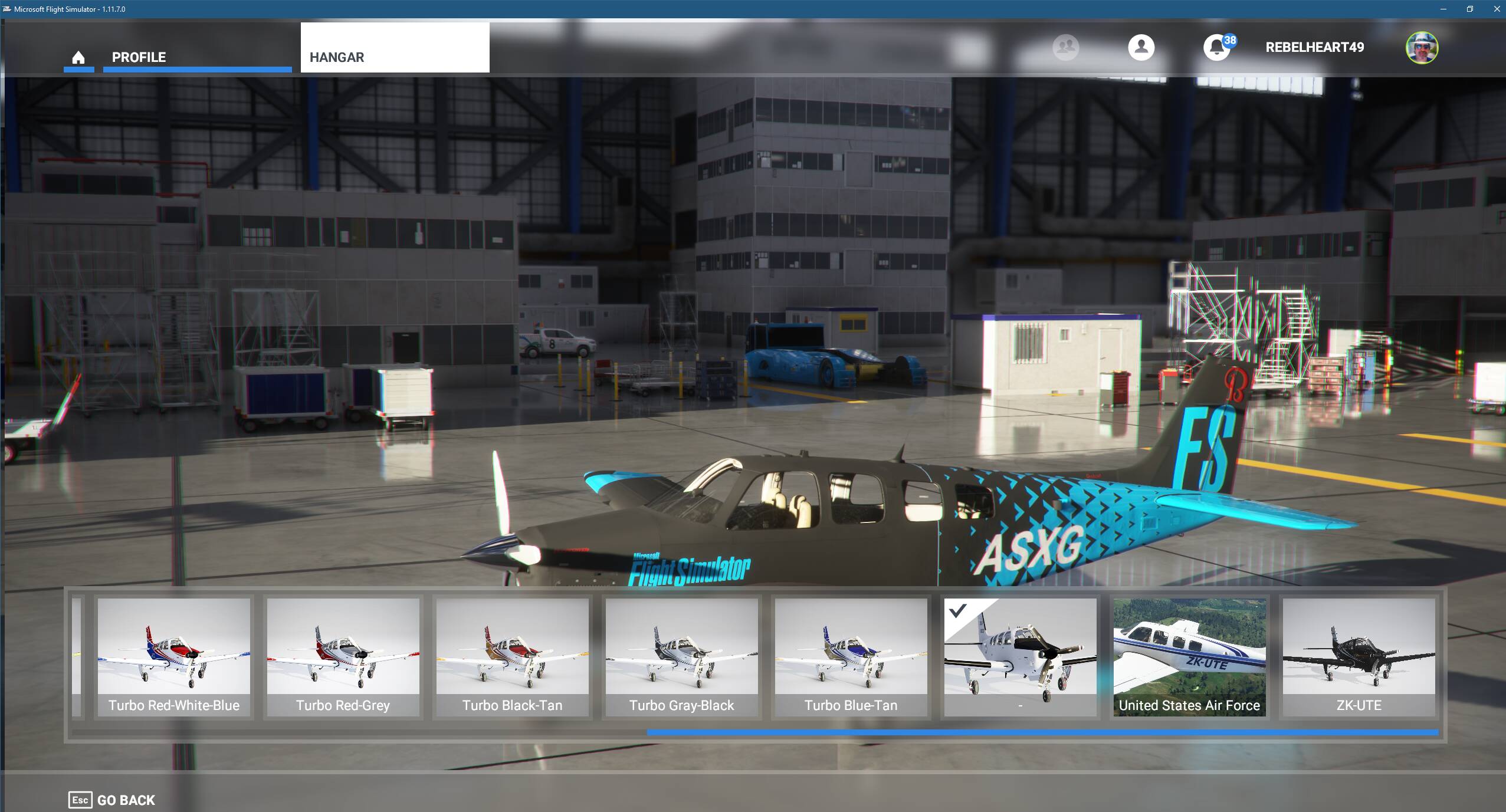Click the REBELHEART49 username text
The height and width of the screenshot is (812, 1506).
tap(1314, 47)
